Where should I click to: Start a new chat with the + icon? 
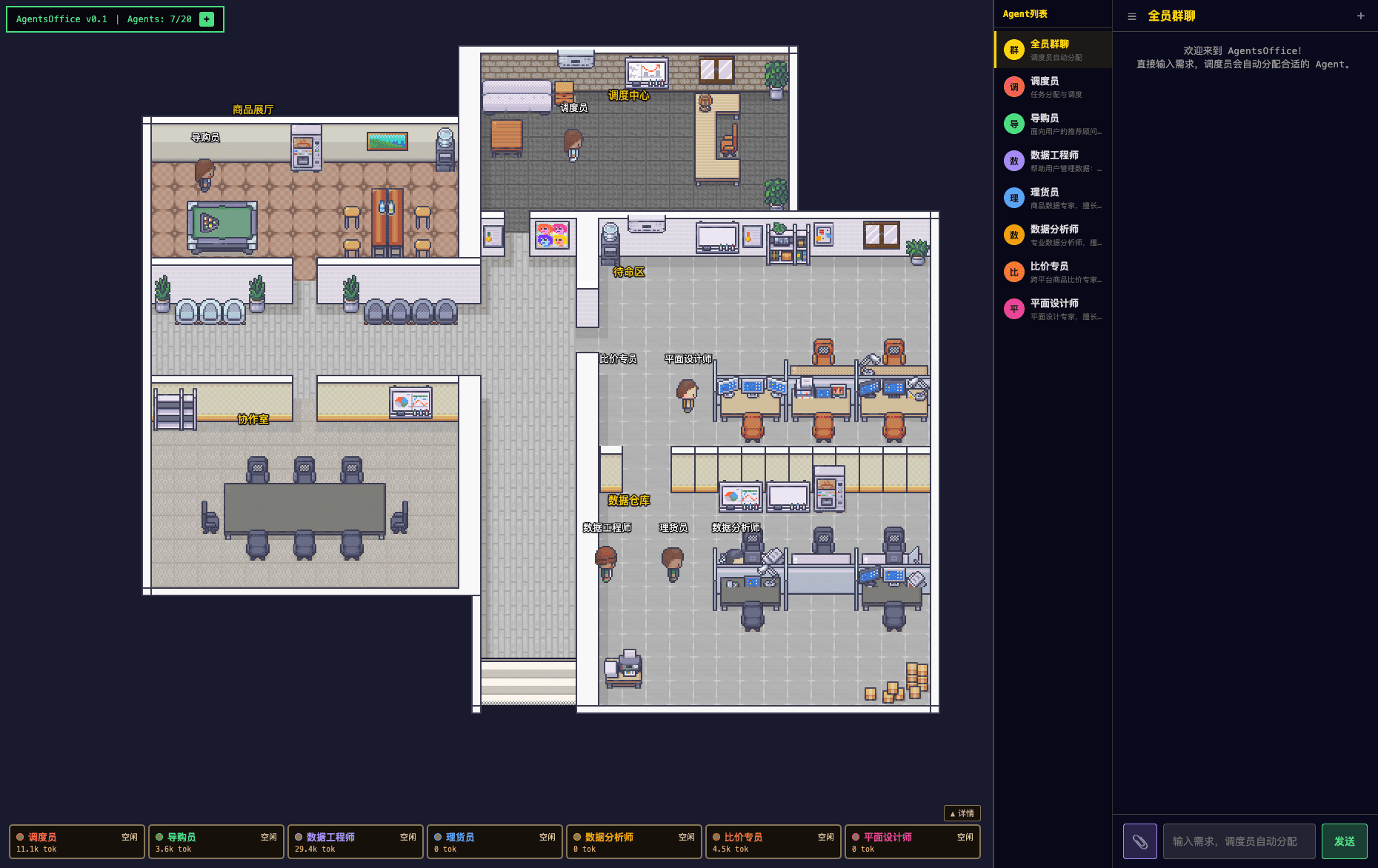(x=1361, y=16)
